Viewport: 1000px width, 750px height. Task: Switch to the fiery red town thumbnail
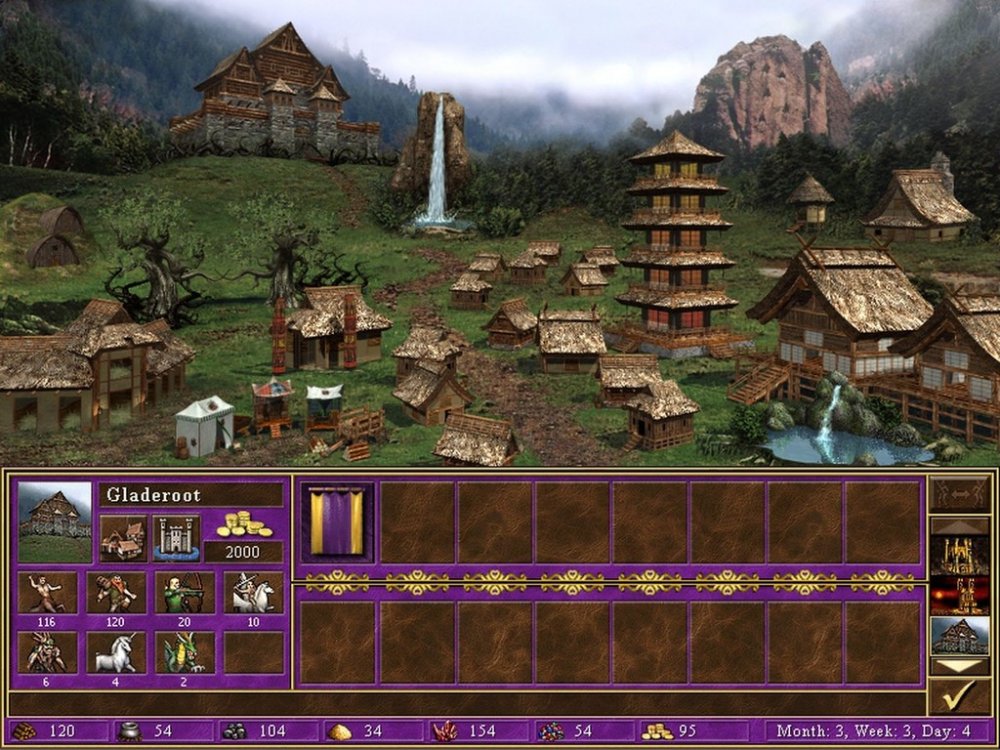coord(959,595)
